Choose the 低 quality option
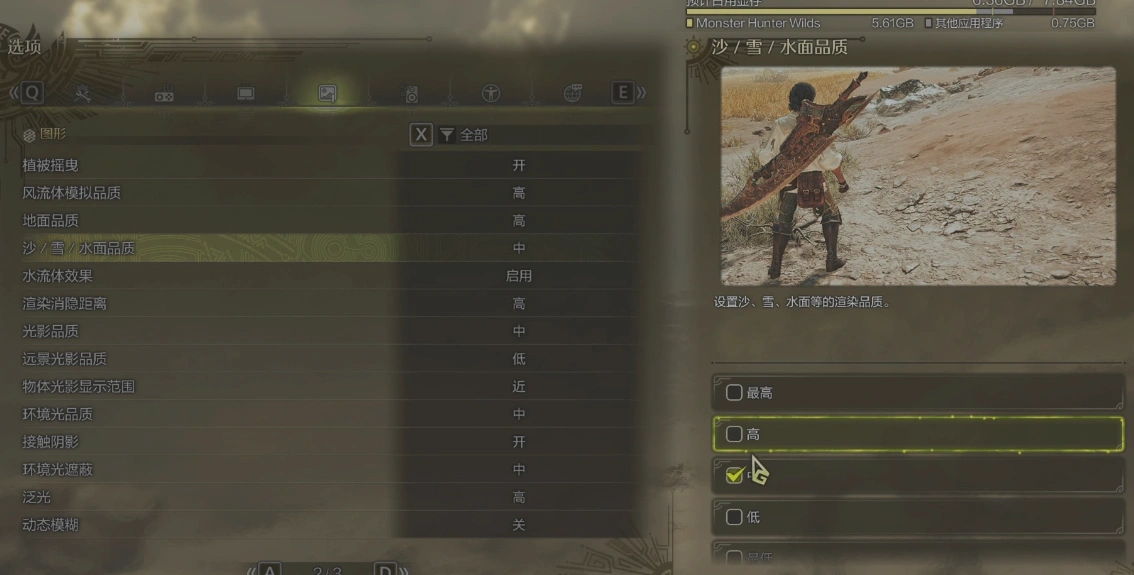The width and height of the screenshot is (1134, 575). point(917,517)
